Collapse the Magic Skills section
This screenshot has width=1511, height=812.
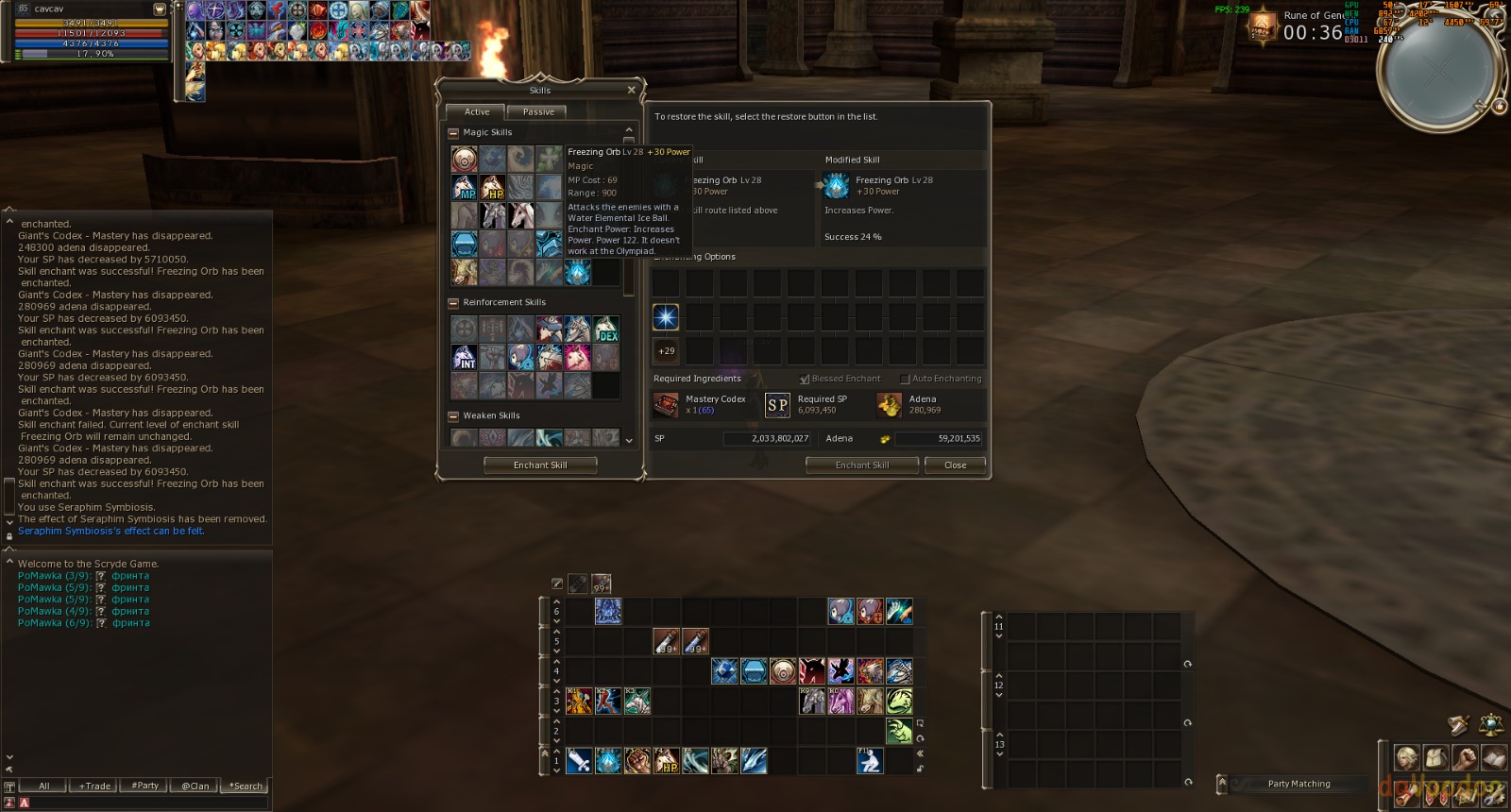click(453, 133)
